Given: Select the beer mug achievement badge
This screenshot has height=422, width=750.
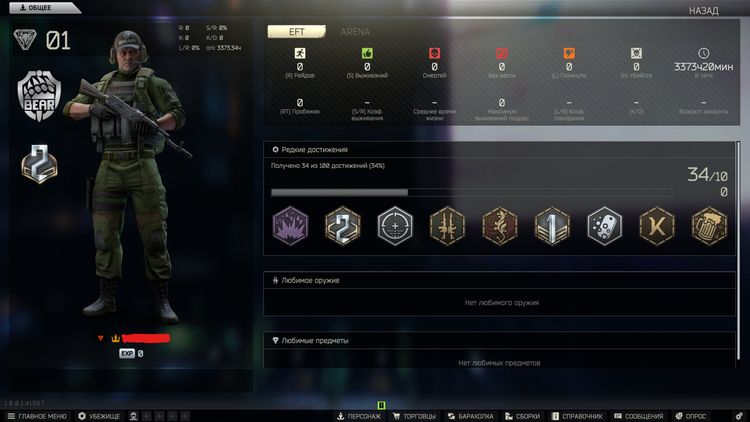Looking at the screenshot, I should [x=709, y=224].
